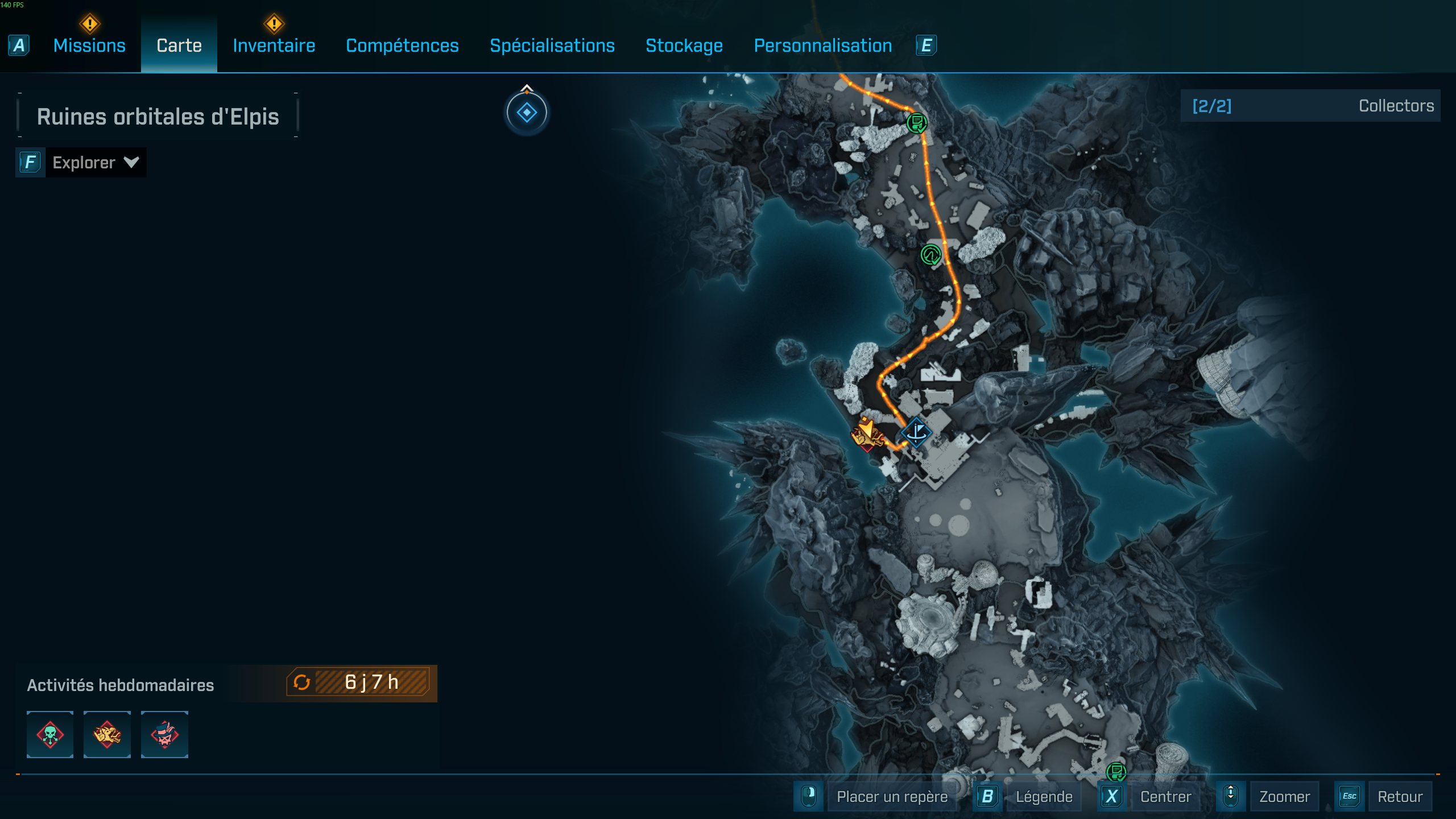Open the first weekly activity with the skull icon
The height and width of the screenshot is (819, 1456).
(x=49, y=734)
